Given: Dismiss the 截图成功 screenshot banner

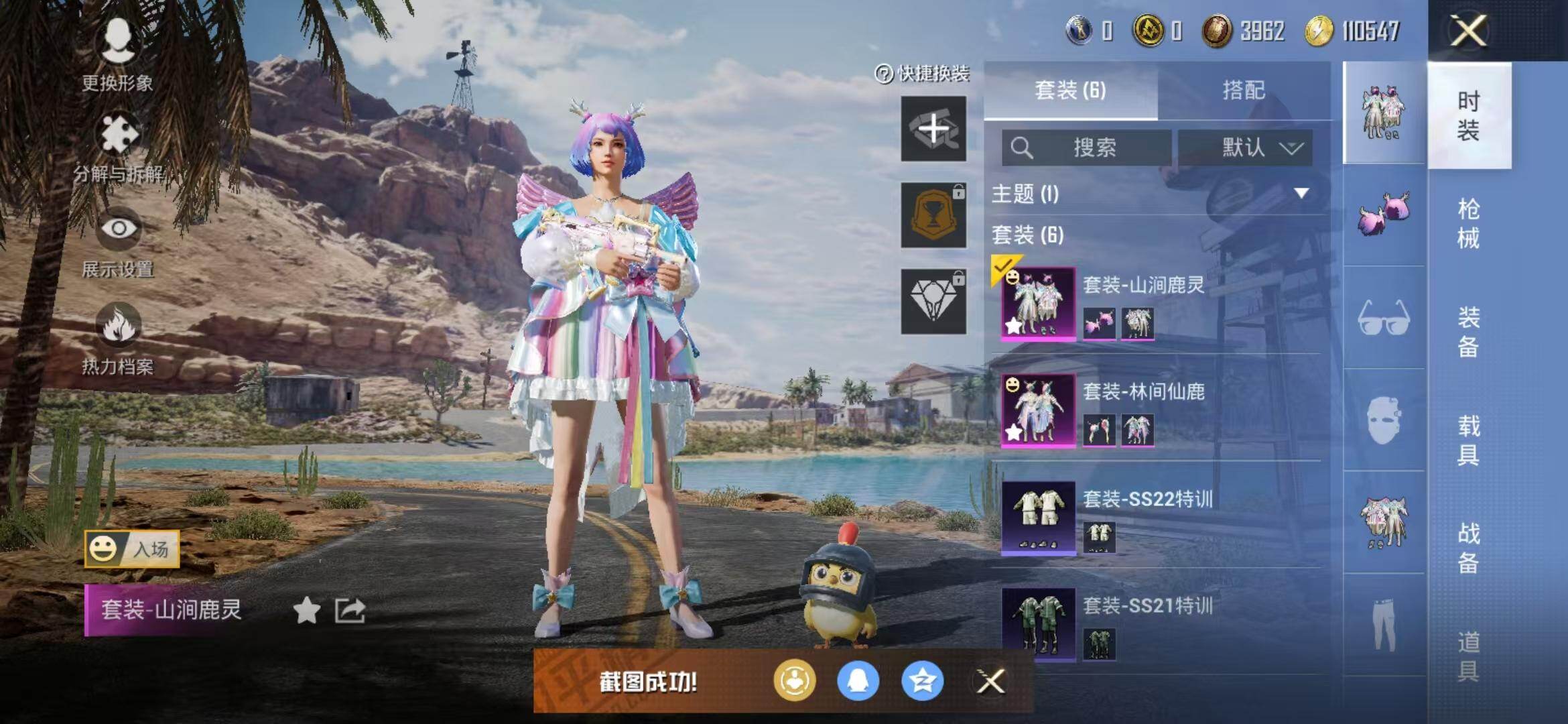Looking at the screenshot, I should pos(990,682).
